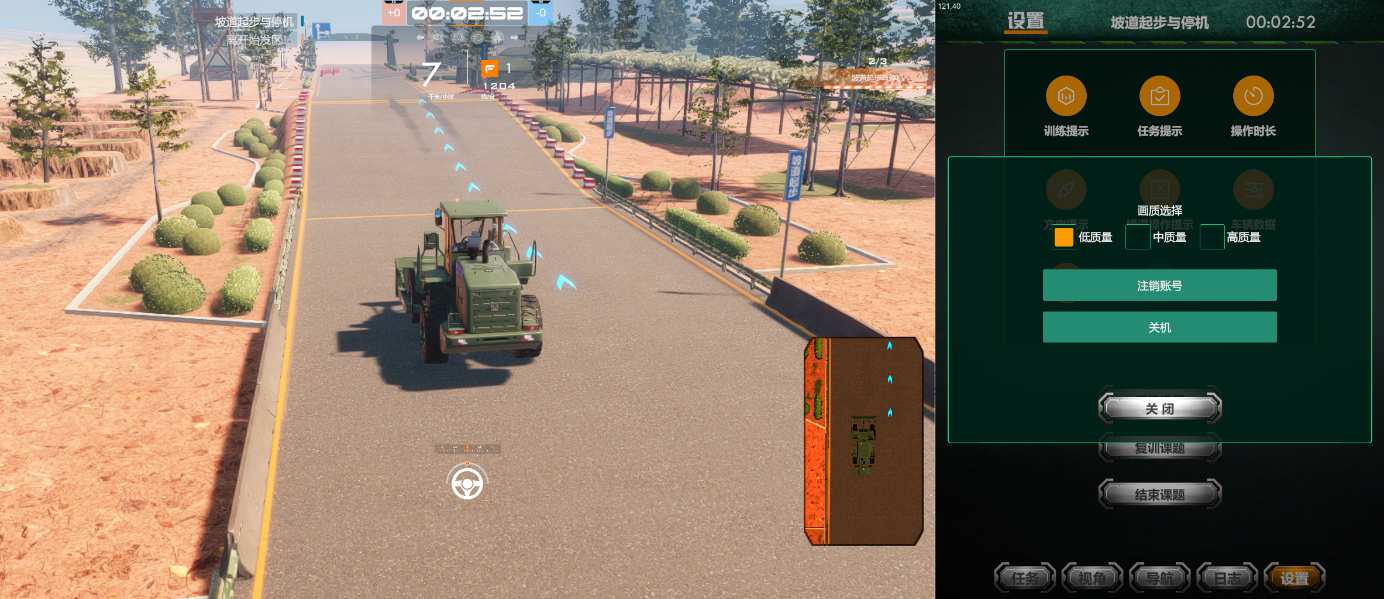The height and width of the screenshot is (599, 1384).
Task: Open the 视角 view tab
Action: pos(1092,578)
